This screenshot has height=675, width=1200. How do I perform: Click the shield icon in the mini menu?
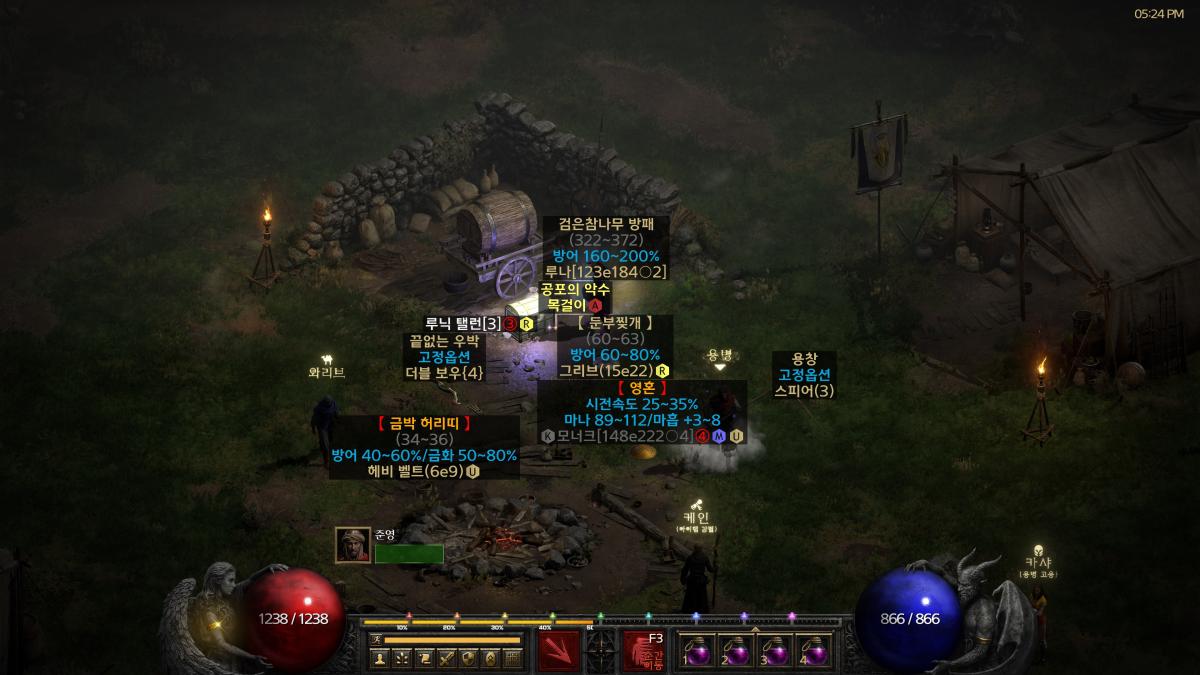pos(468,658)
